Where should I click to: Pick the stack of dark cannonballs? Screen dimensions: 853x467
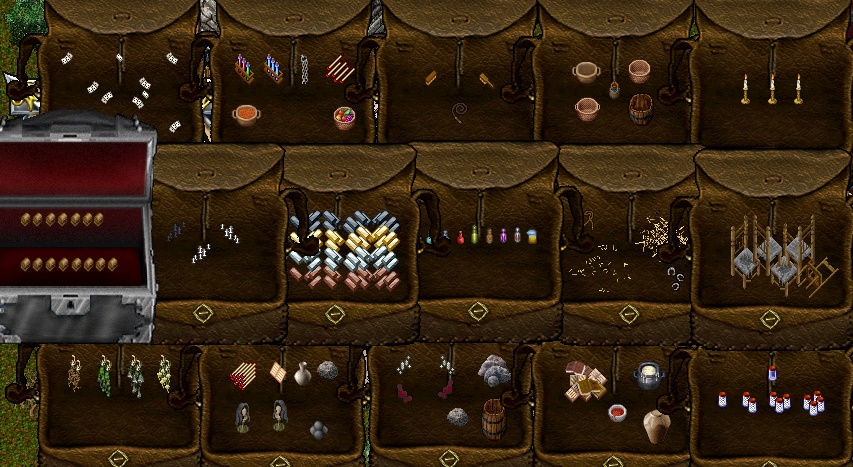point(318,429)
